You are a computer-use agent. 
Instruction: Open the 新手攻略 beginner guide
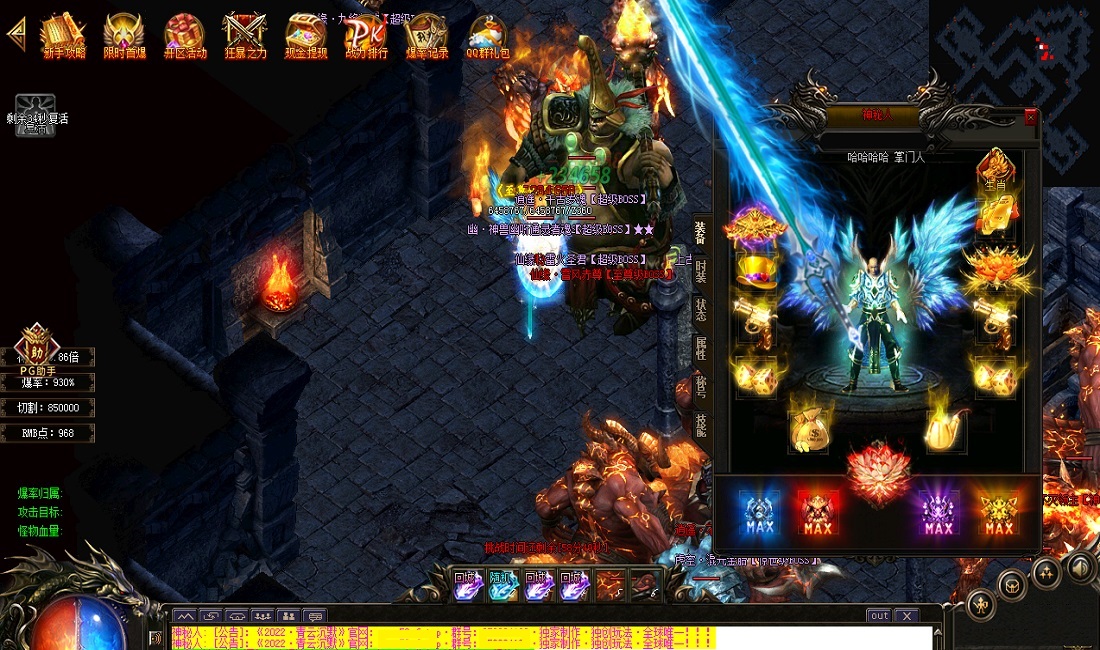click(63, 36)
